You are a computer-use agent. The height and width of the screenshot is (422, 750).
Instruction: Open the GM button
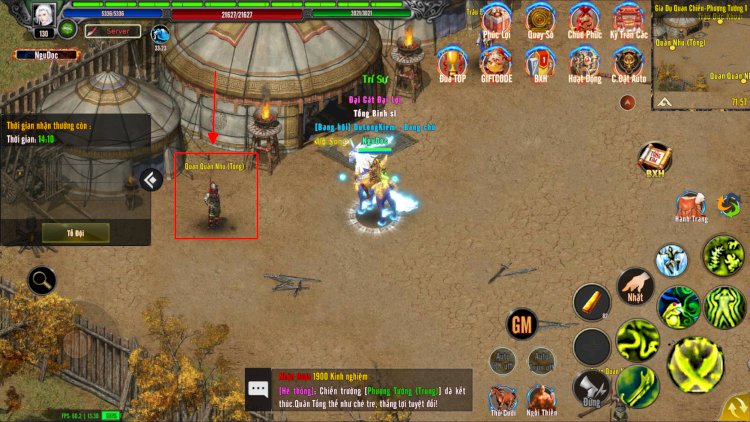tap(521, 324)
